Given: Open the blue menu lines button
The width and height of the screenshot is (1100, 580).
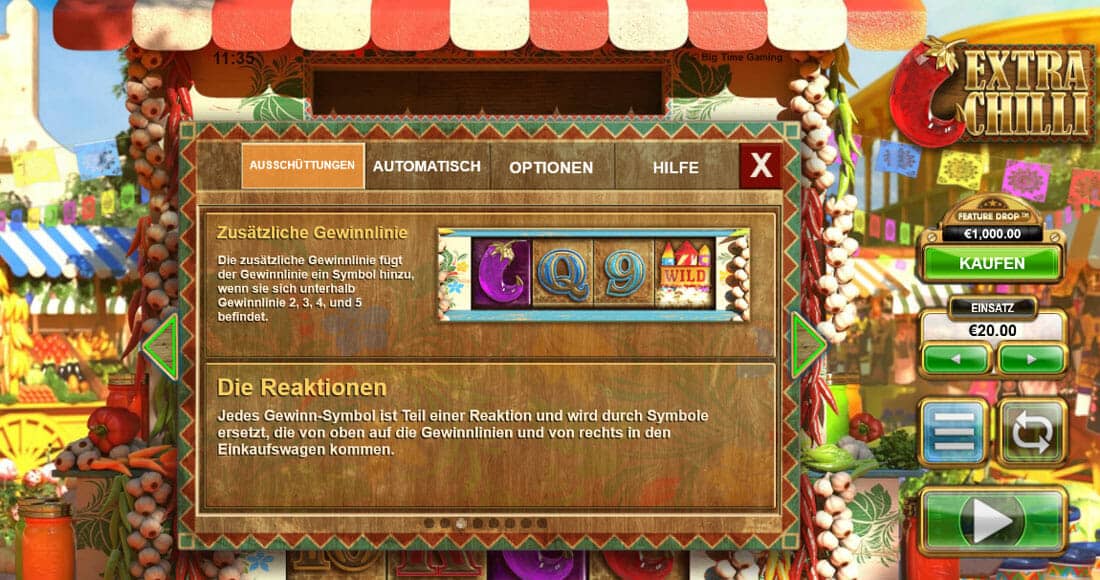Looking at the screenshot, I should point(953,432).
